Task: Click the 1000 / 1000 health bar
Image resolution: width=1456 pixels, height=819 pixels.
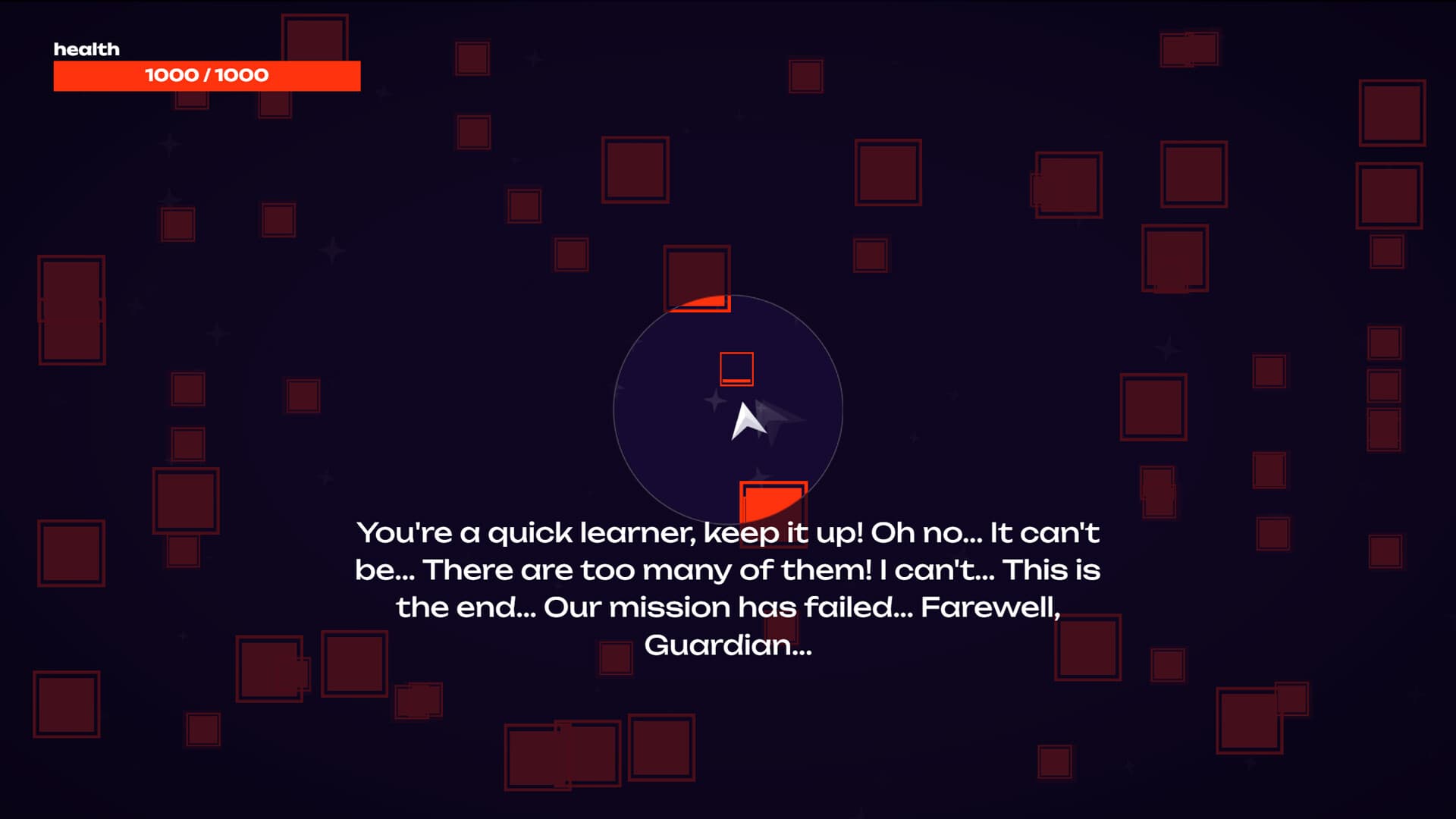Action: (206, 75)
